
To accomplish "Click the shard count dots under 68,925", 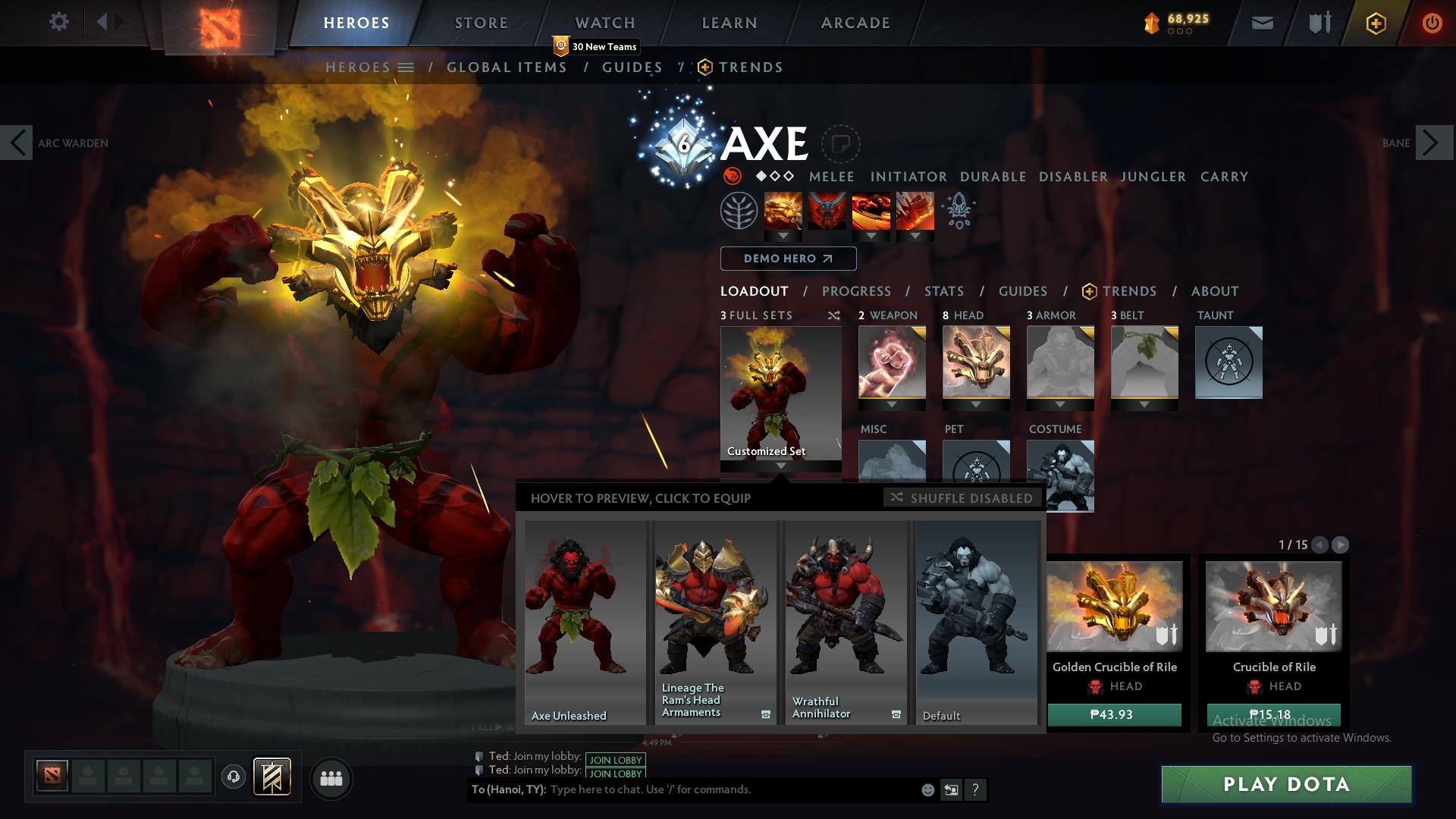I will (x=1180, y=32).
